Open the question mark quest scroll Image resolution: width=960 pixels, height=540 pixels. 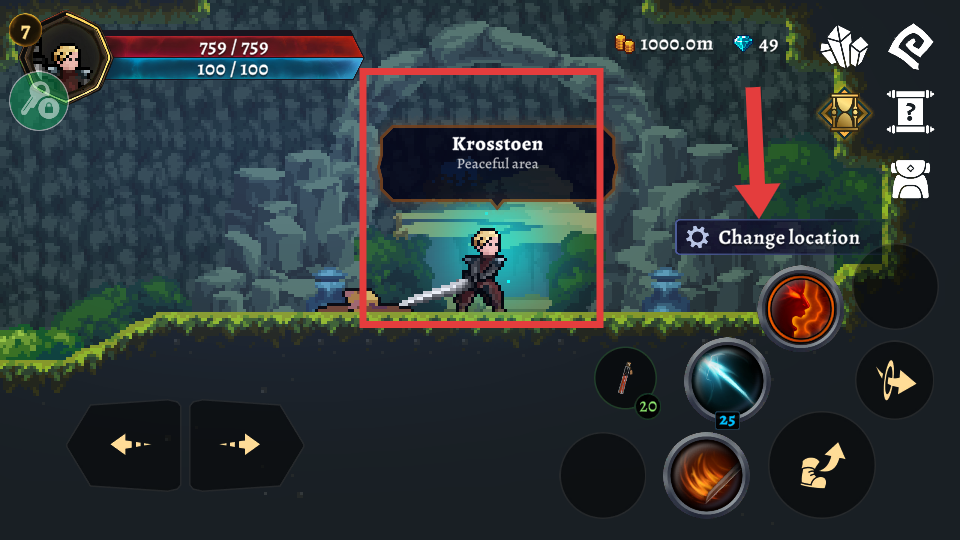coord(910,111)
